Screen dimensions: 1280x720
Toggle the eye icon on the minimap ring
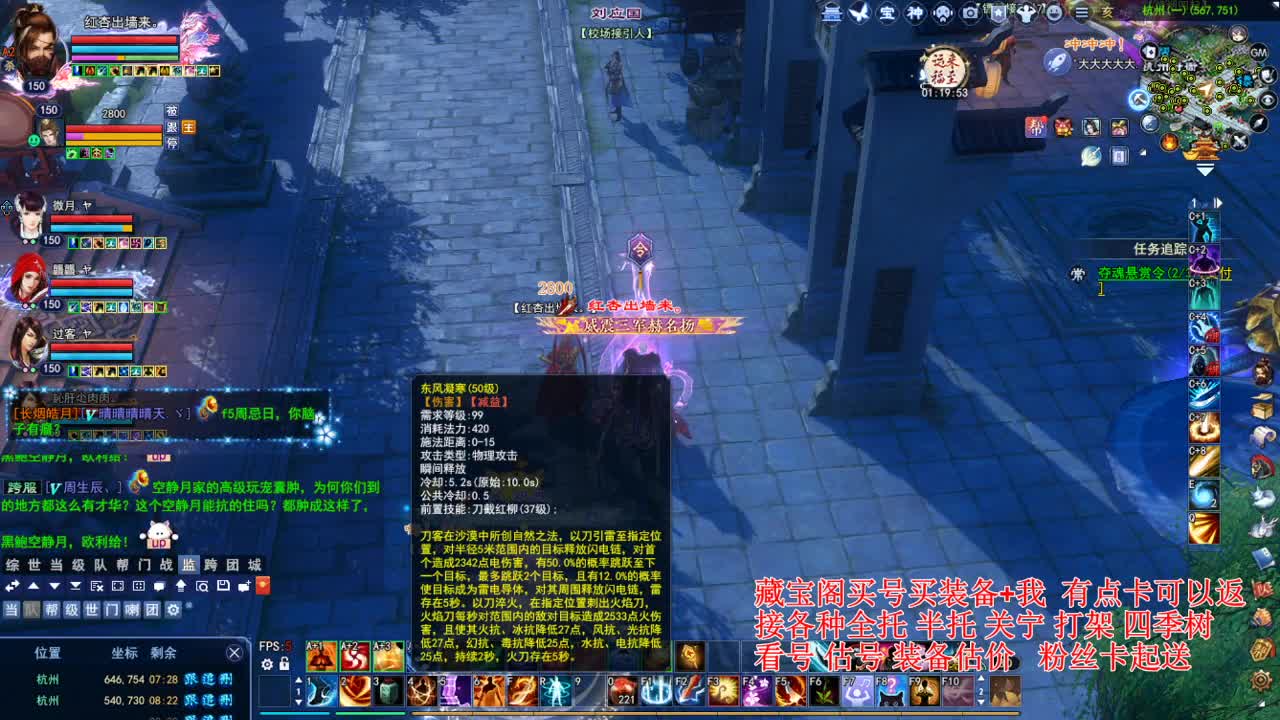pos(1266,100)
